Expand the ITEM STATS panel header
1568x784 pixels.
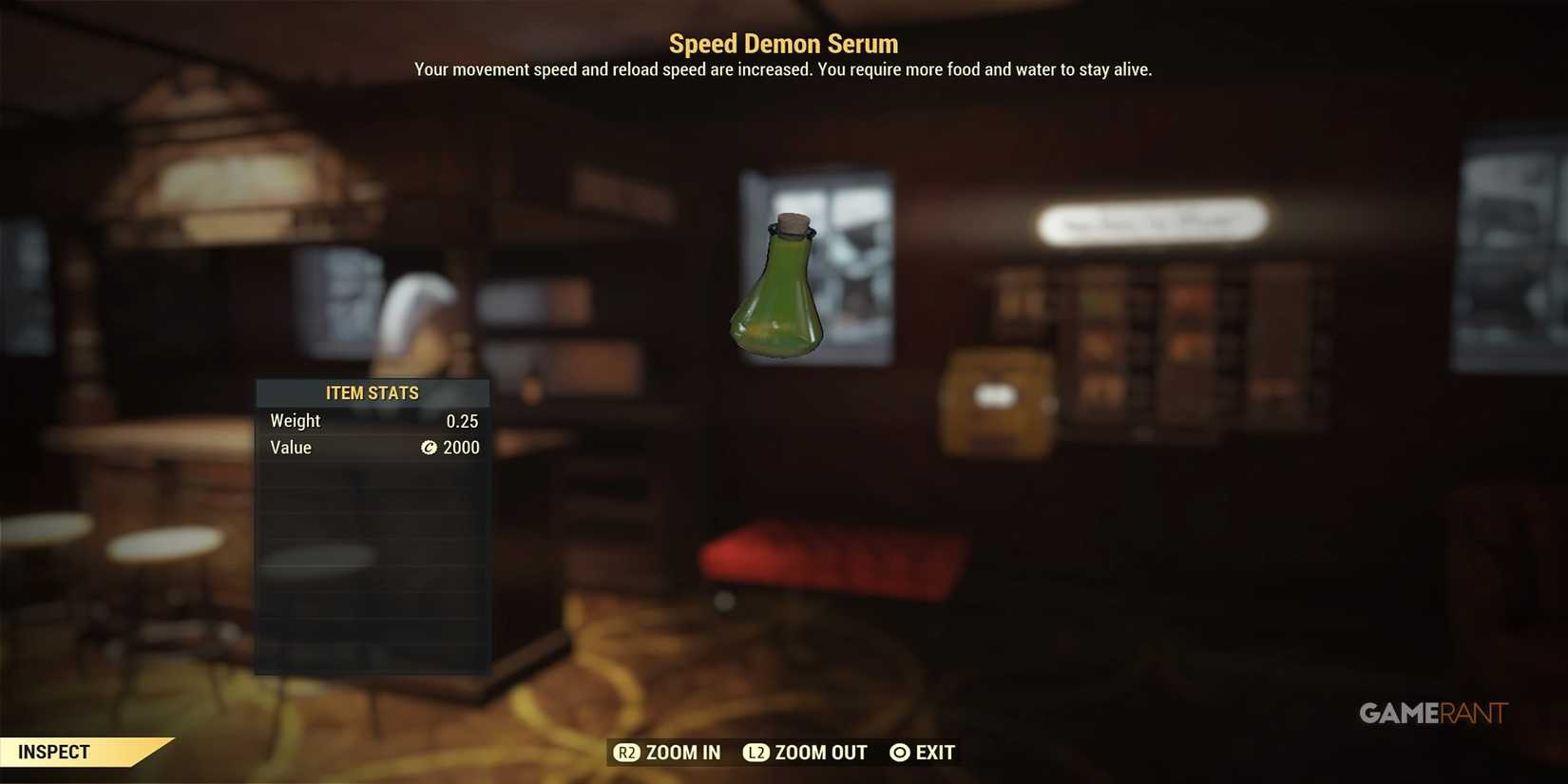373,392
